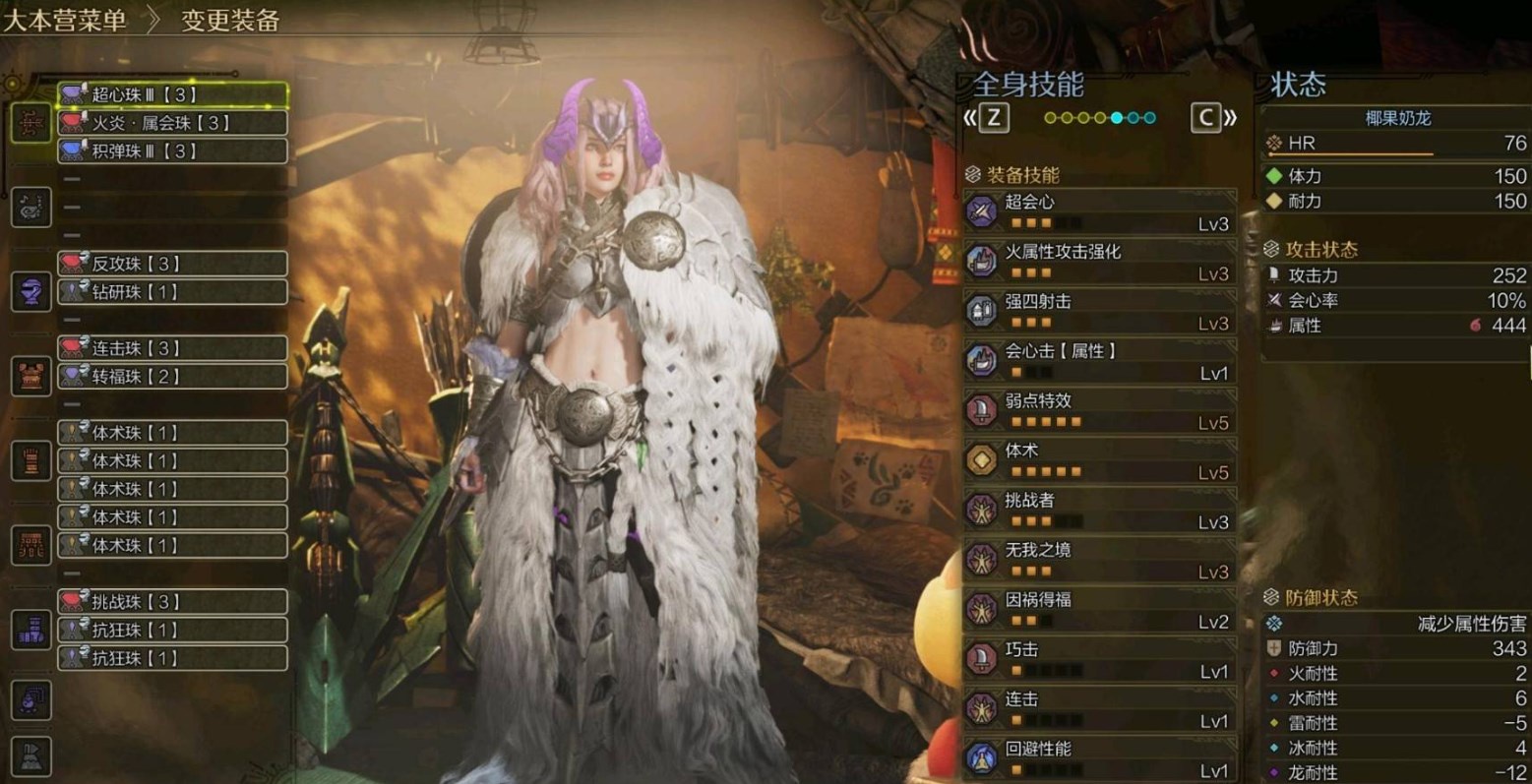Select the 转福珠【2】 decoration slot

point(173,376)
